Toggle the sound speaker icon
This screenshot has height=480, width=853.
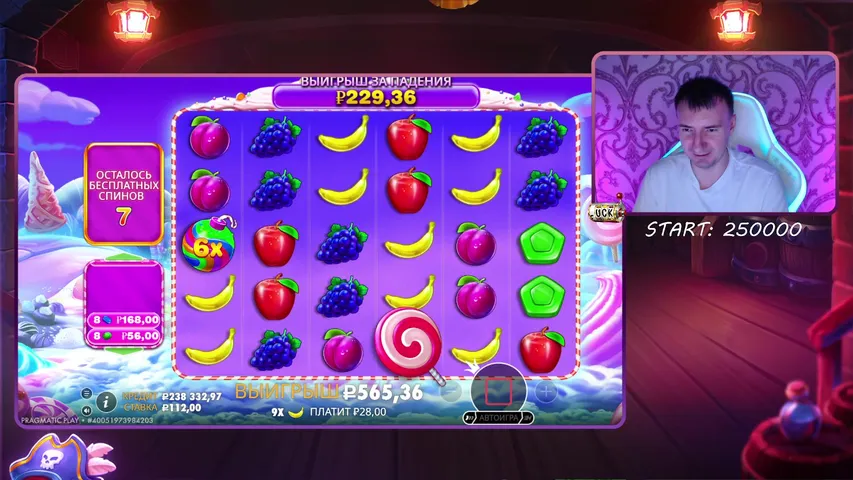[x=87, y=408]
